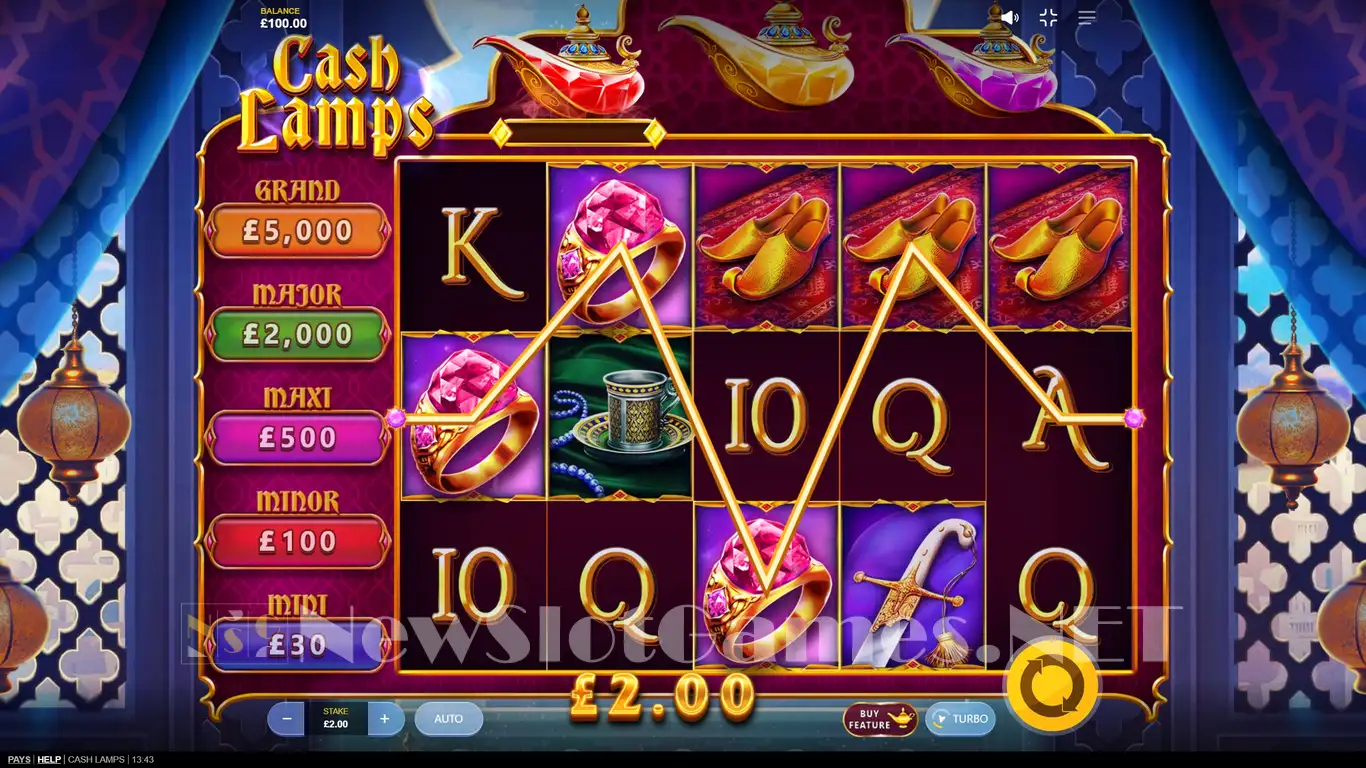Click the Buy Feature button
Image resolution: width=1366 pixels, height=768 pixels.
pyautogui.click(x=879, y=719)
